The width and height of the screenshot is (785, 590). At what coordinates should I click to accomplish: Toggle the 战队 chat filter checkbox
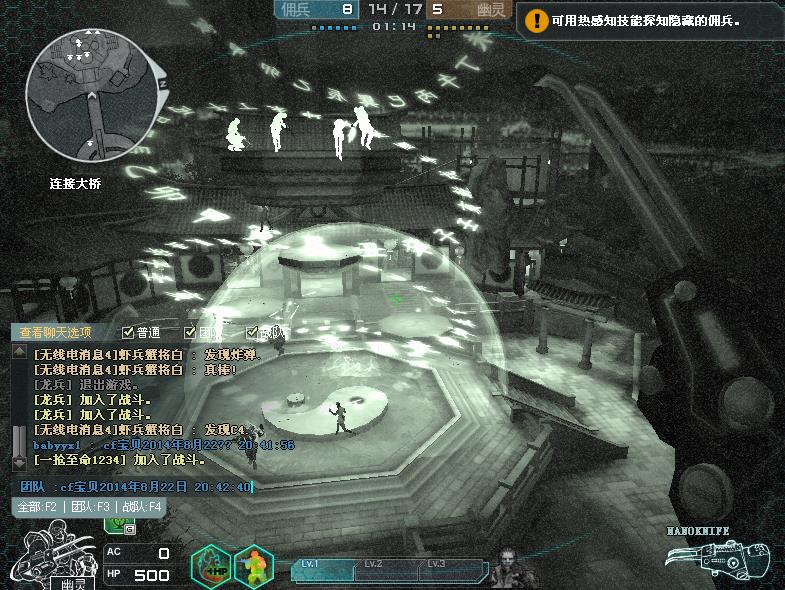tap(252, 332)
